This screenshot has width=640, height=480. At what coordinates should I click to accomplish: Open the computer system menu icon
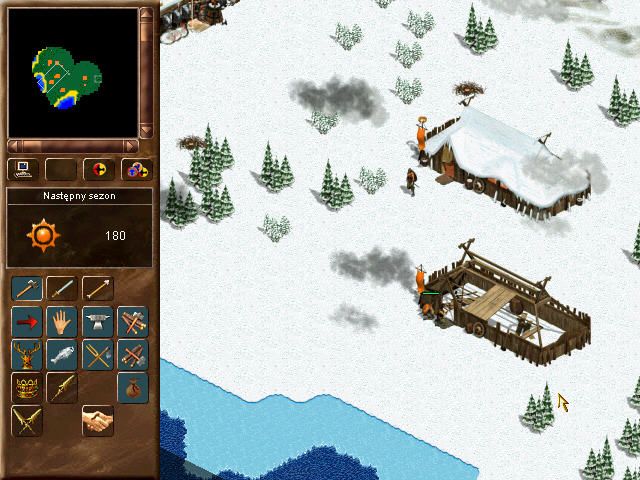click(x=23, y=169)
